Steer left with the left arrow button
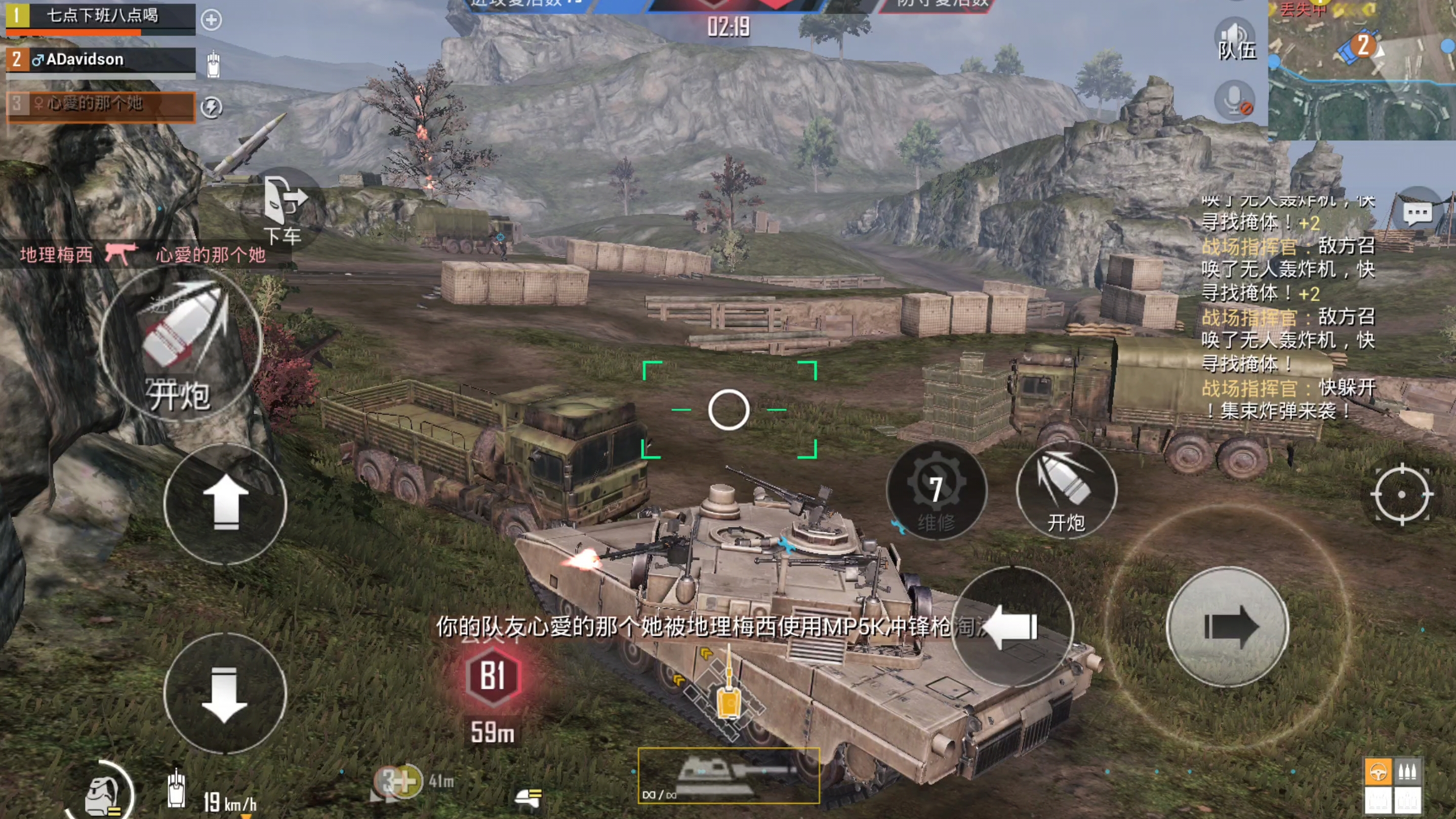 (1013, 627)
